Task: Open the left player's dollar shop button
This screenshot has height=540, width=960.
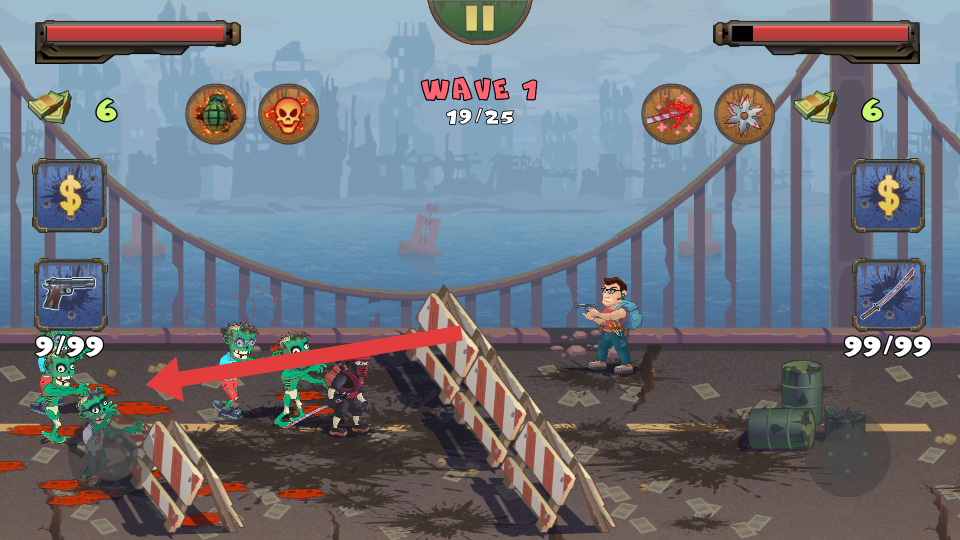Action: click(x=70, y=196)
